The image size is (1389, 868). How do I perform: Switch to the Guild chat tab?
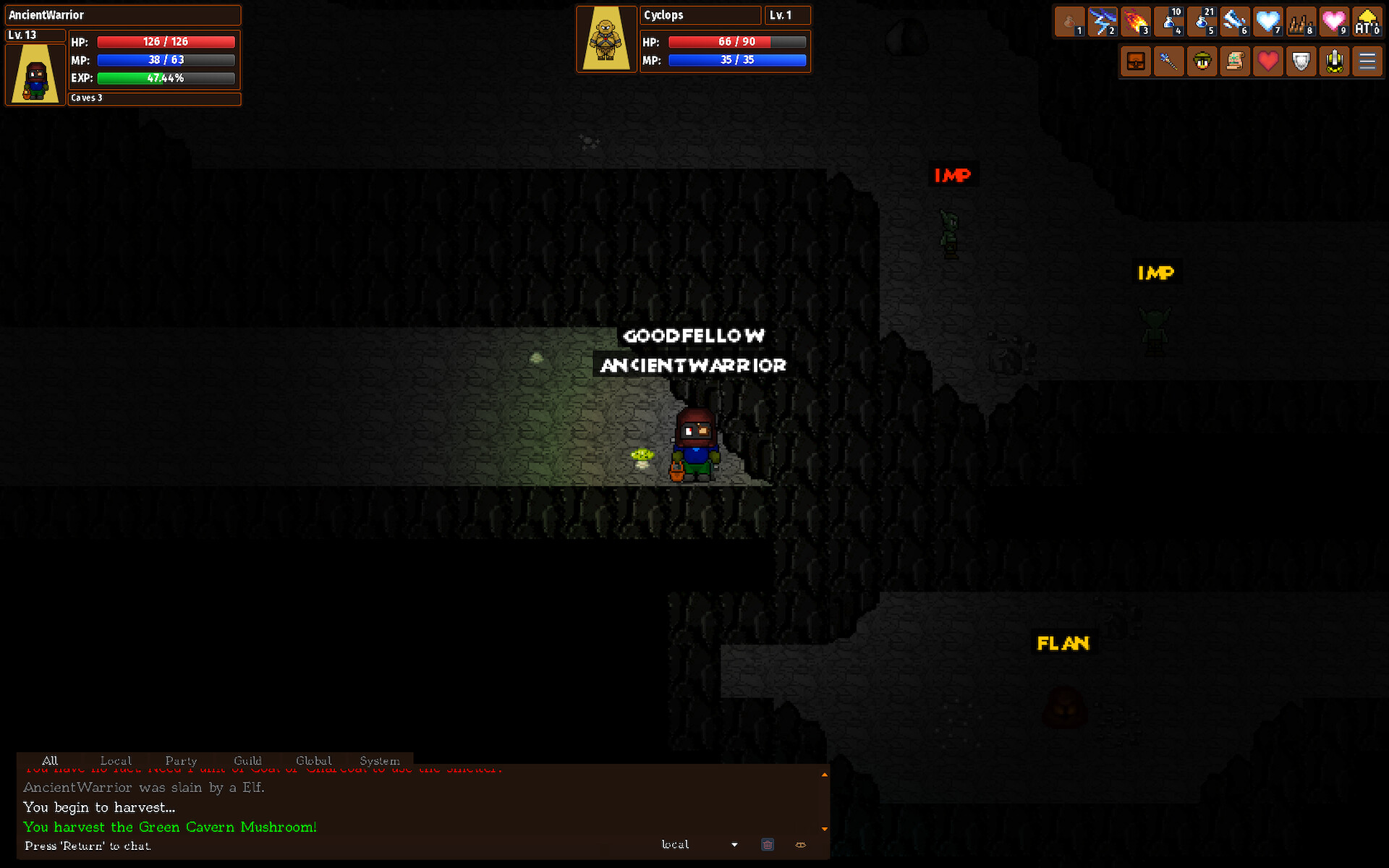point(247,760)
